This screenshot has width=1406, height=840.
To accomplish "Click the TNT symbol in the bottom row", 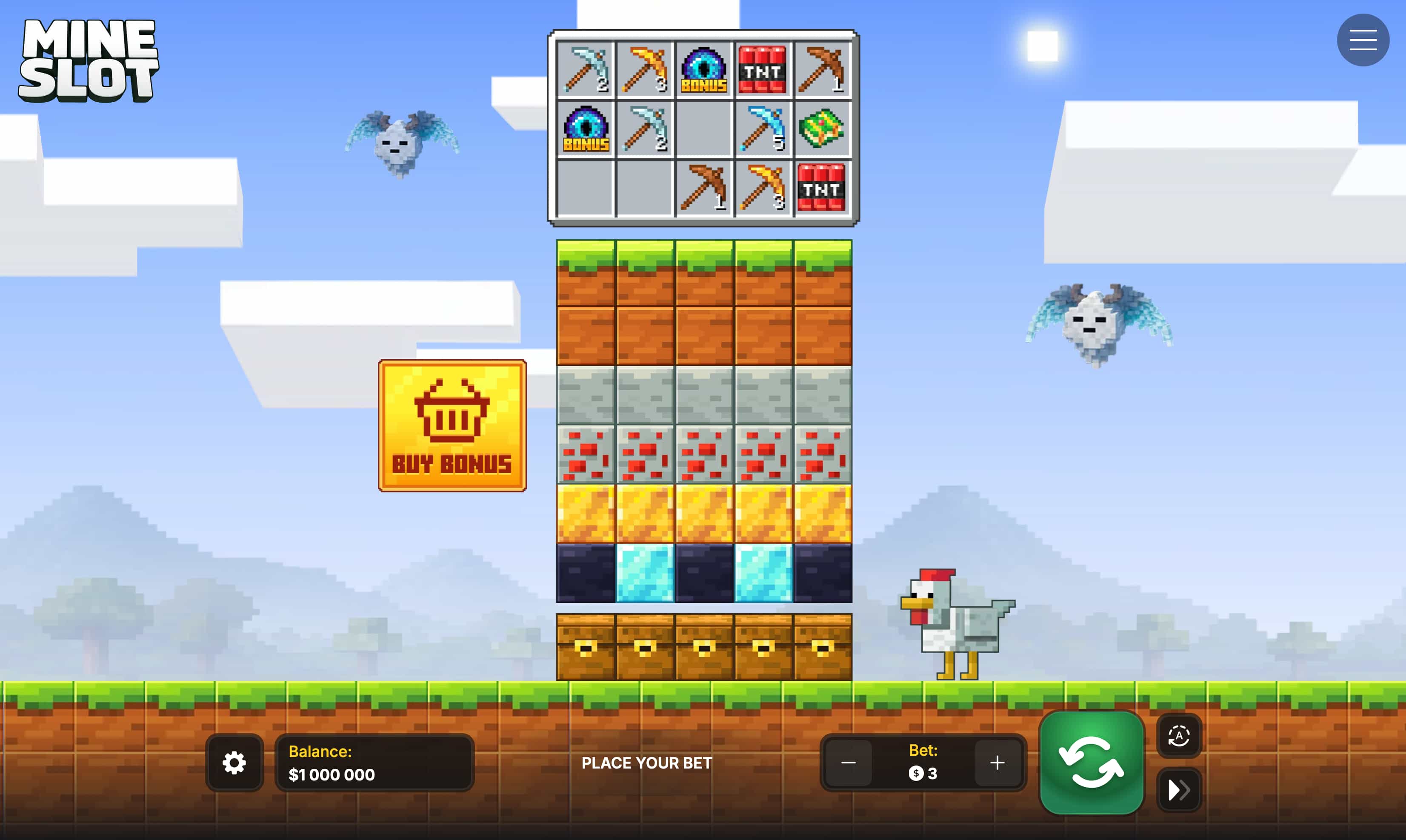I will click(822, 189).
